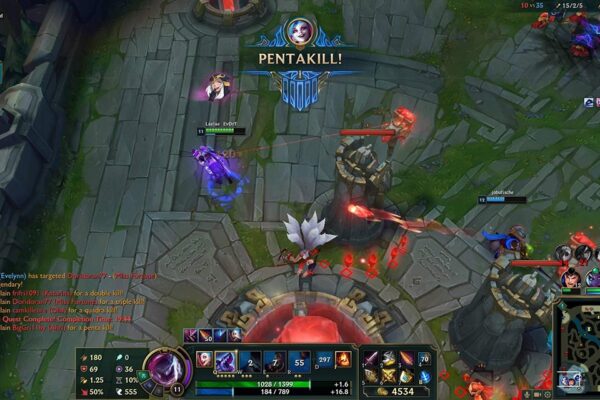Select the red sword item in inventory
Image resolution: width=600 pixels, height=400 pixels.
click(x=369, y=358)
